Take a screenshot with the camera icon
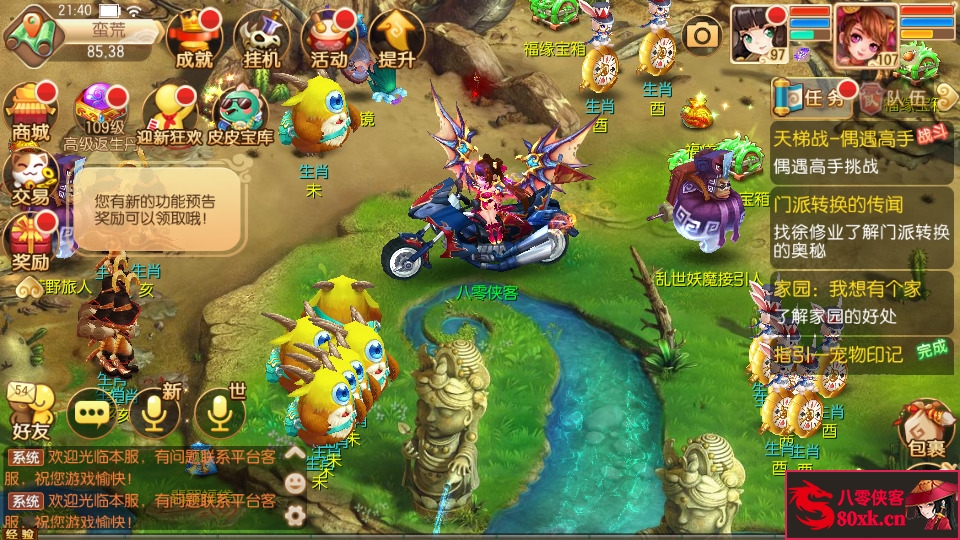 [703, 36]
